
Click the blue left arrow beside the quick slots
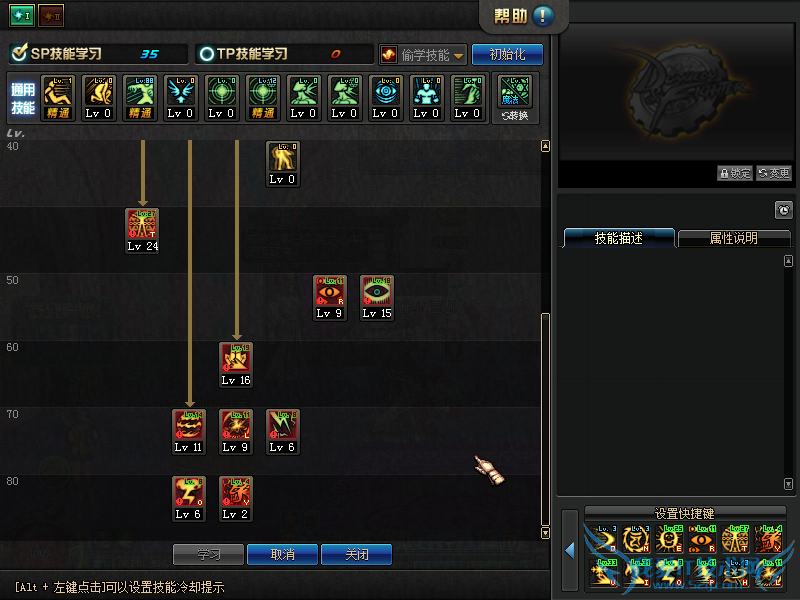(570, 550)
